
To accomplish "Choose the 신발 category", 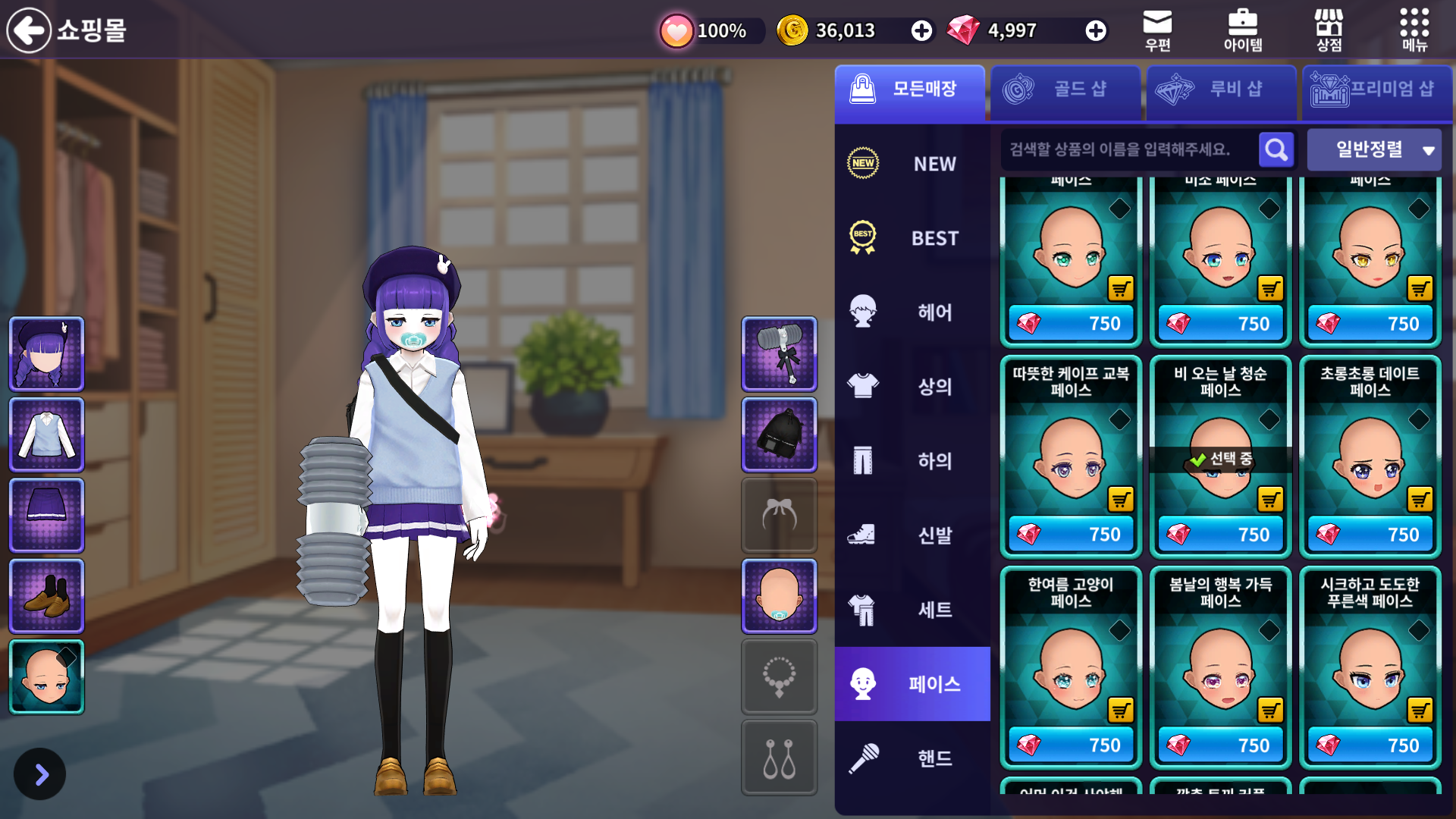I will 912,535.
